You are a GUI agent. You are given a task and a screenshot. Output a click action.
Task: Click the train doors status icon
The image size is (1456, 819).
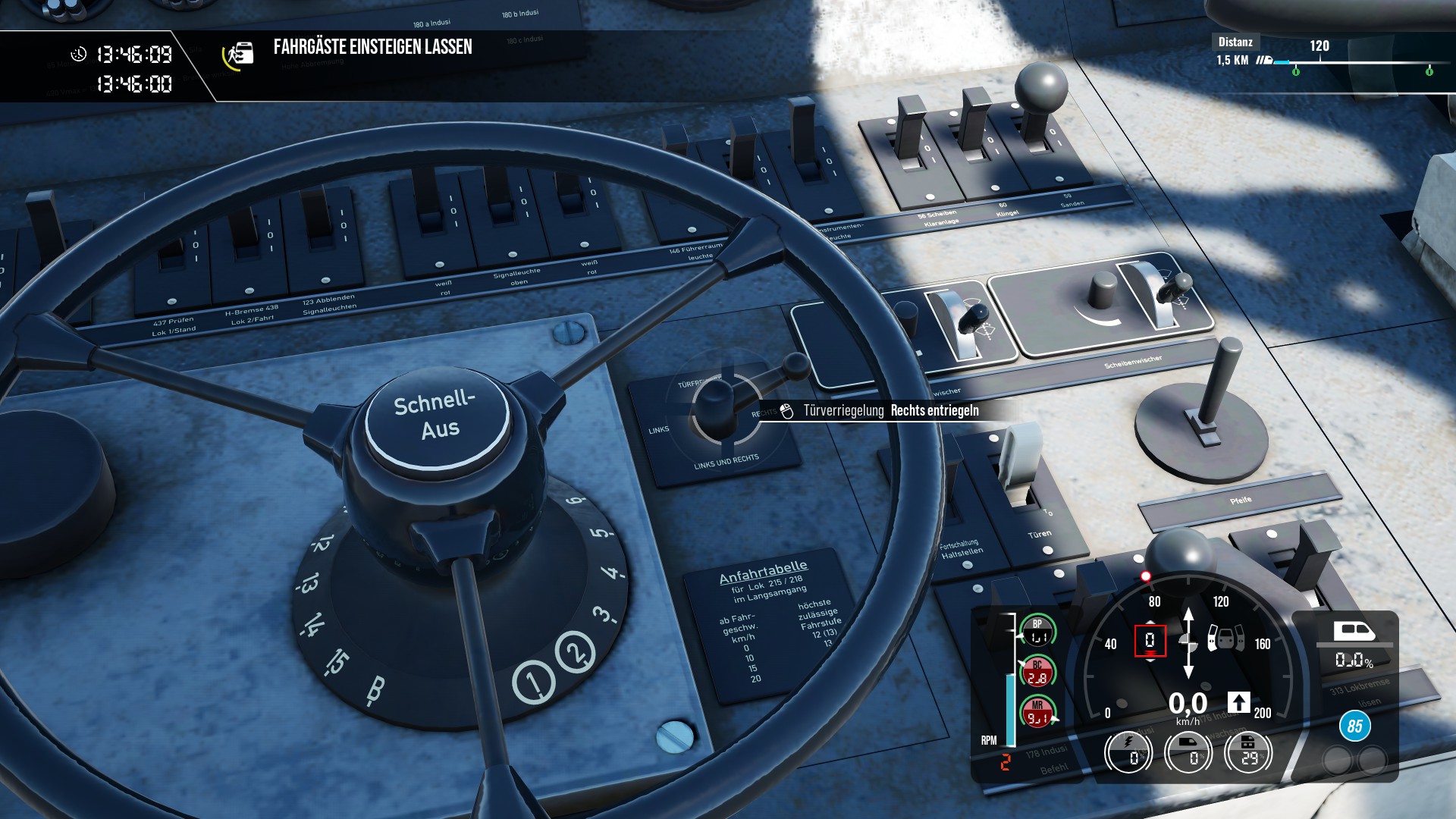click(x=1225, y=638)
